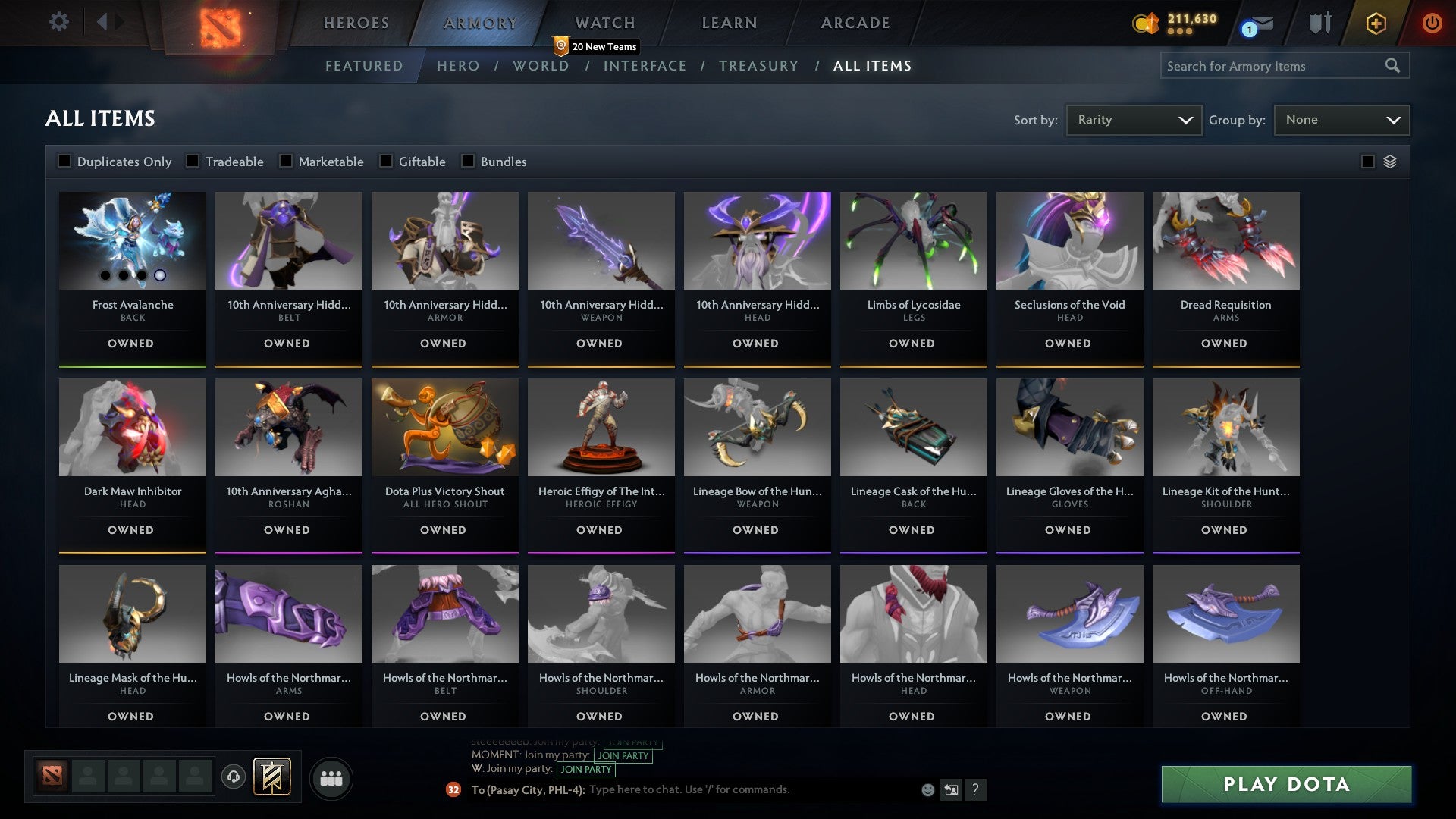Open the settings gear menu
The image size is (1456, 819).
[58, 22]
